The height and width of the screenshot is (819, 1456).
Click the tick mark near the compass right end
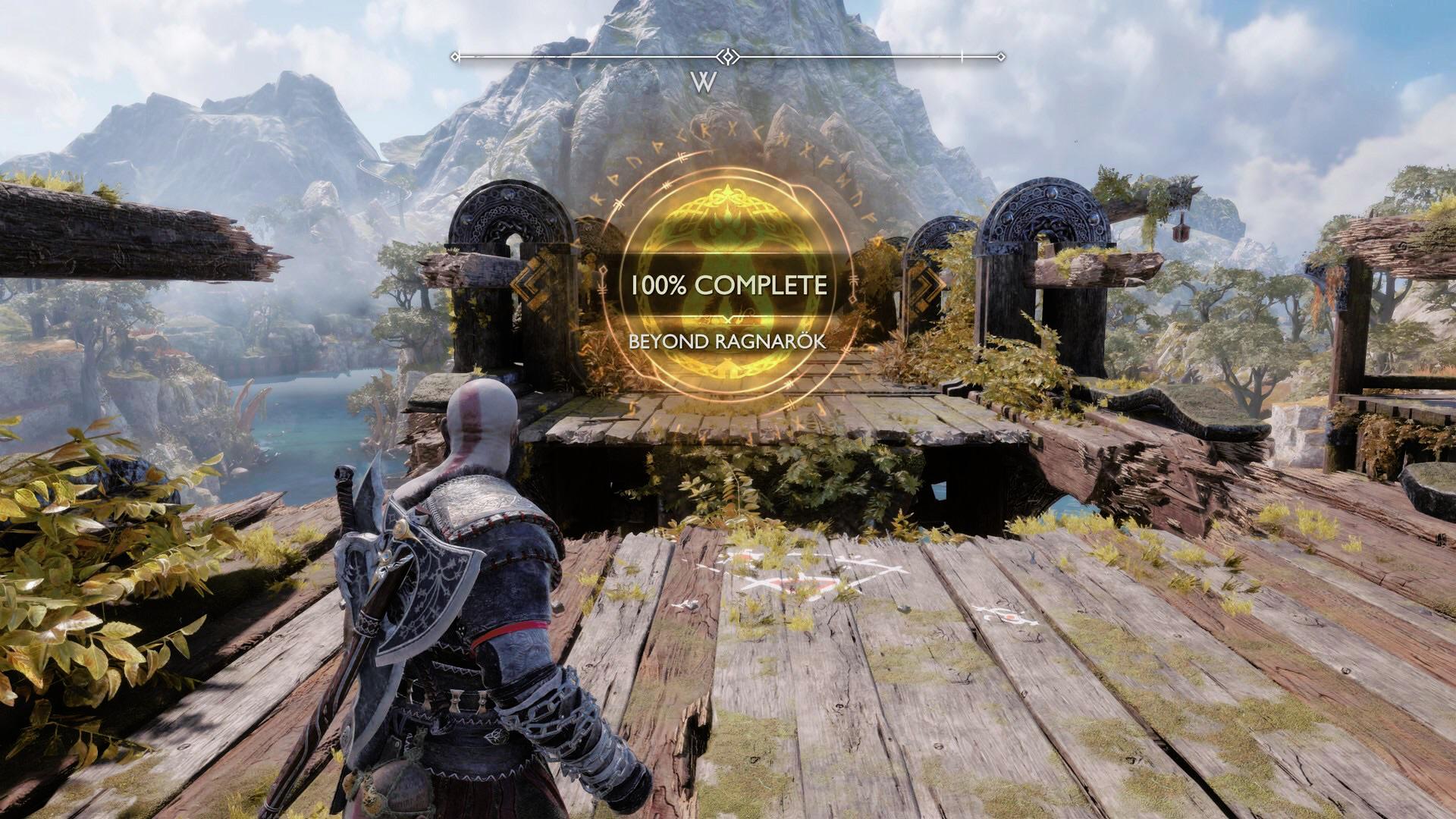coord(962,55)
